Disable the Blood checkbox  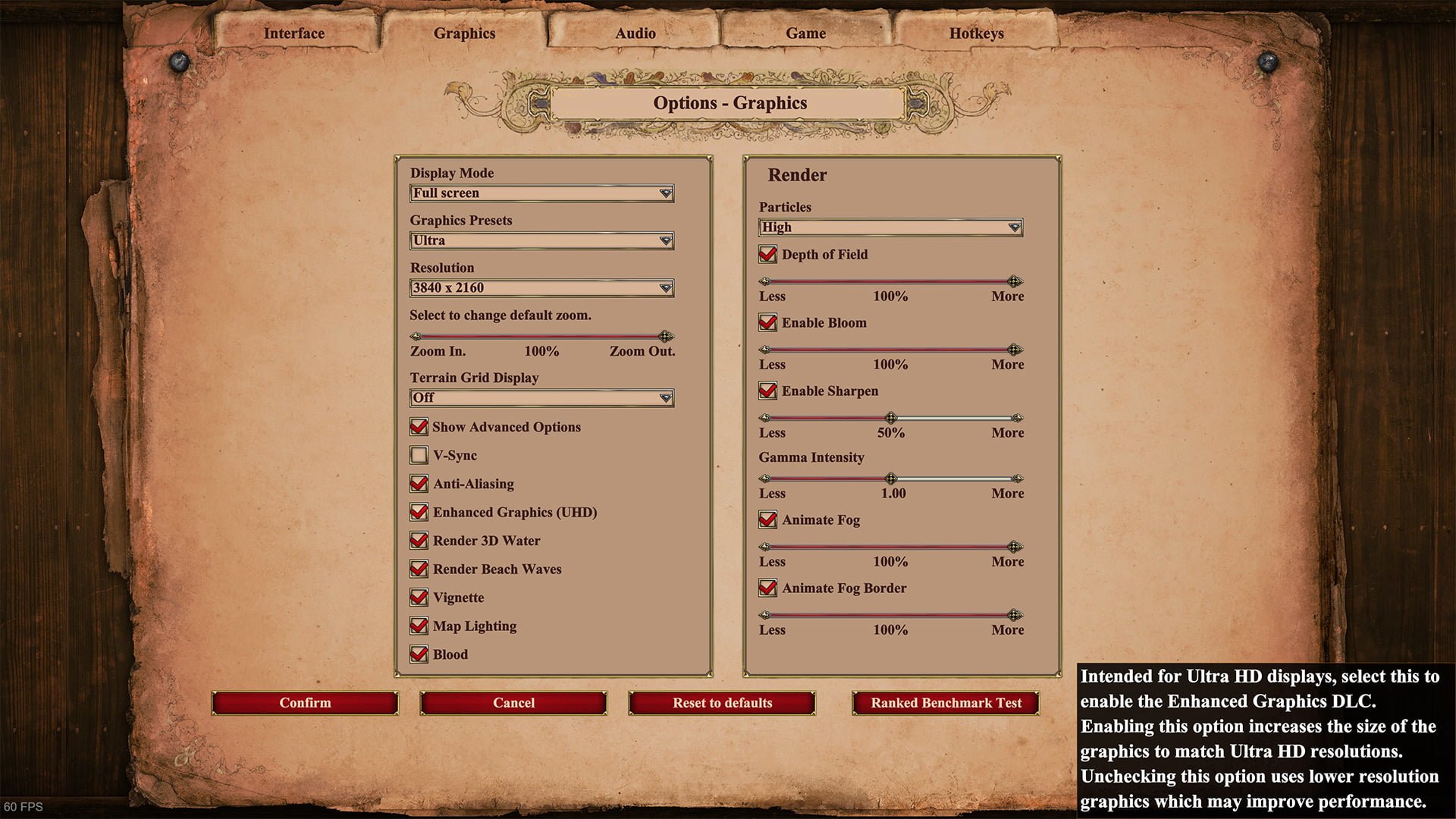[419, 654]
